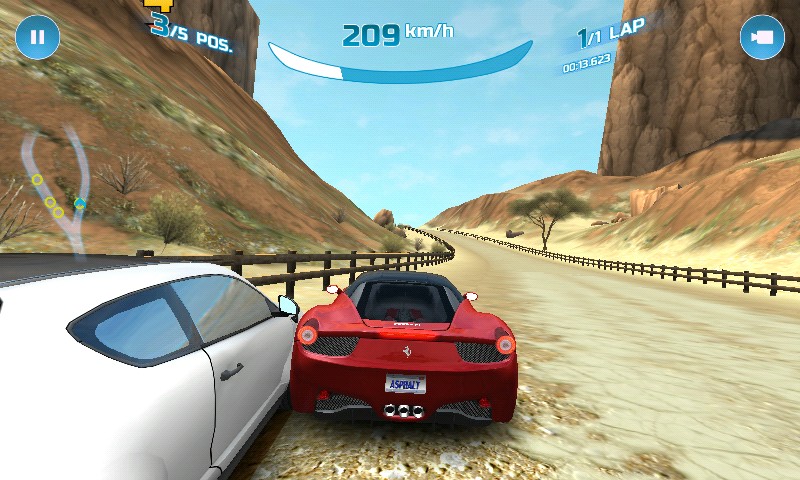Pause the race with the pause button
The height and width of the screenshot is (480, 800).
[38, 37]
